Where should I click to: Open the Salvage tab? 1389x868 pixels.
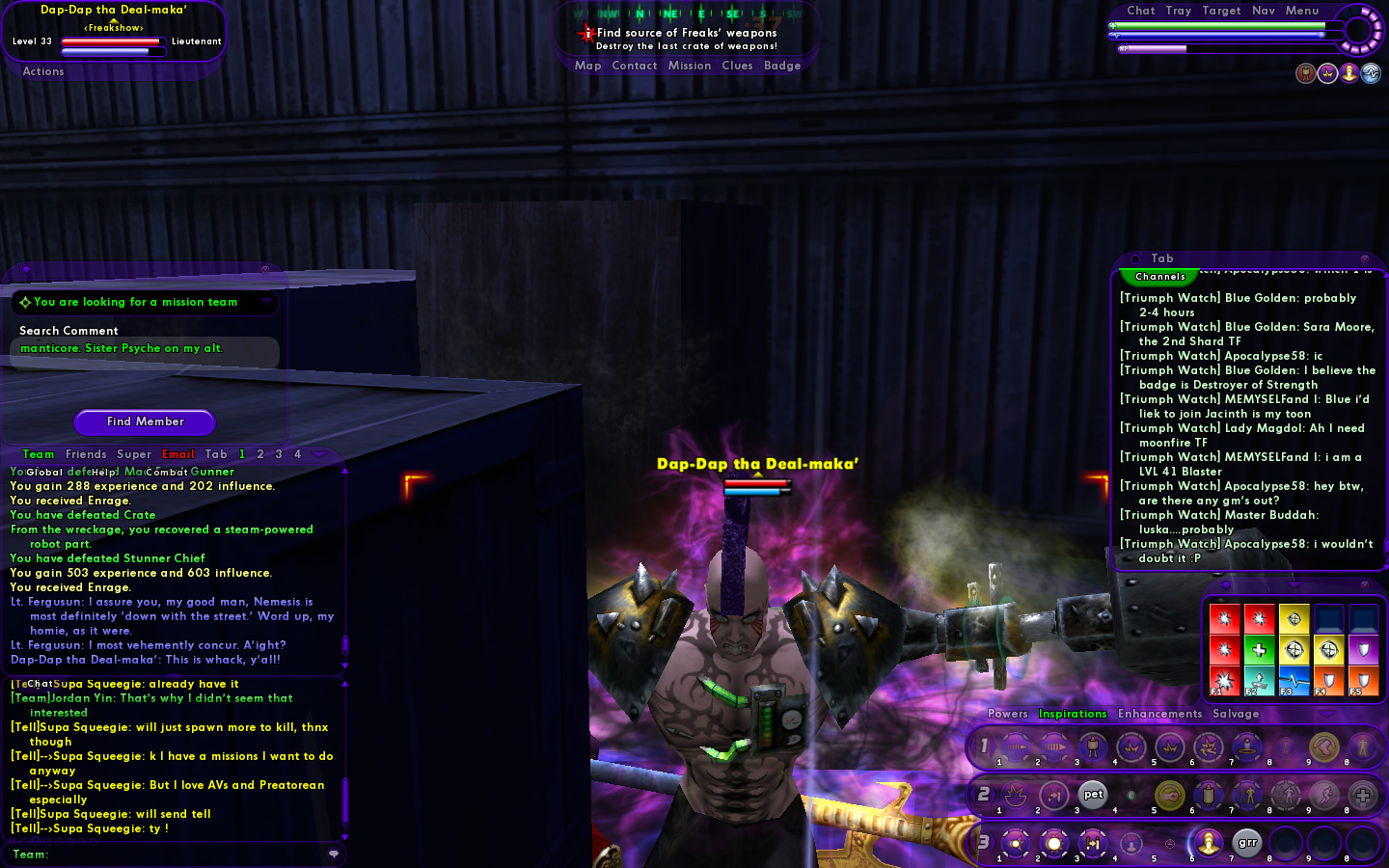tap(1236, 714)
